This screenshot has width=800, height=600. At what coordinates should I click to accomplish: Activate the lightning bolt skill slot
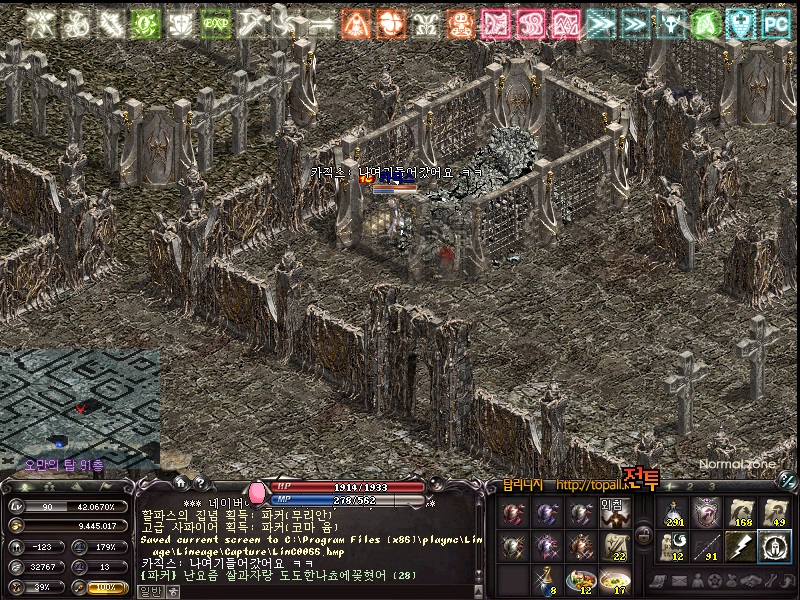pyautogui.click(x=740, y=546)
